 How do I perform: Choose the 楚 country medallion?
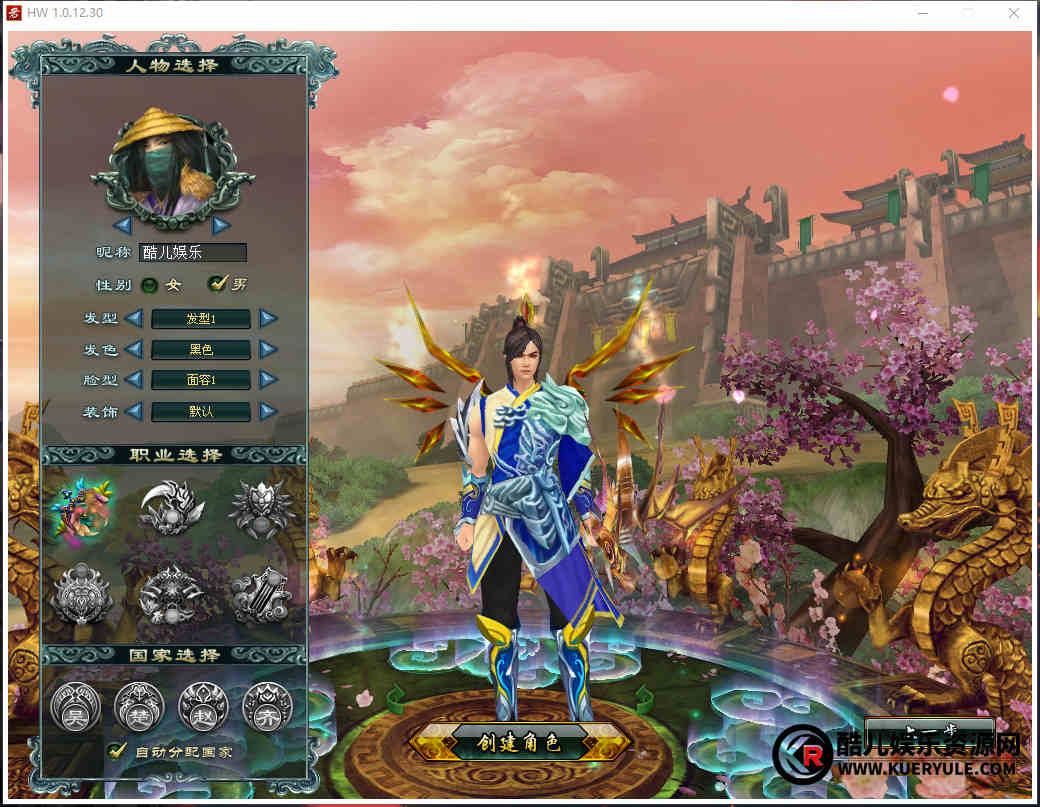[x=138, y=706]
